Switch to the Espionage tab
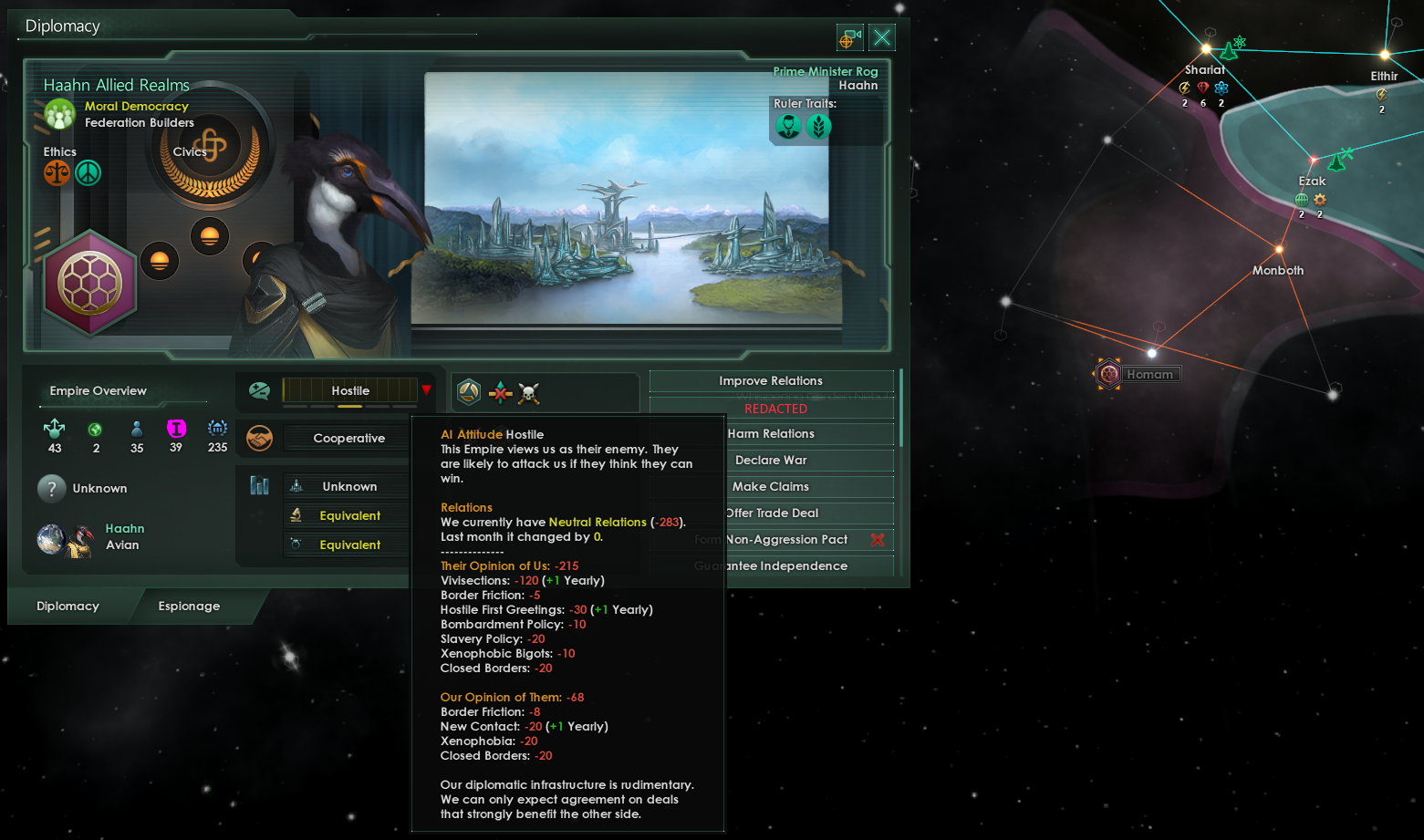 pos(189,607)
